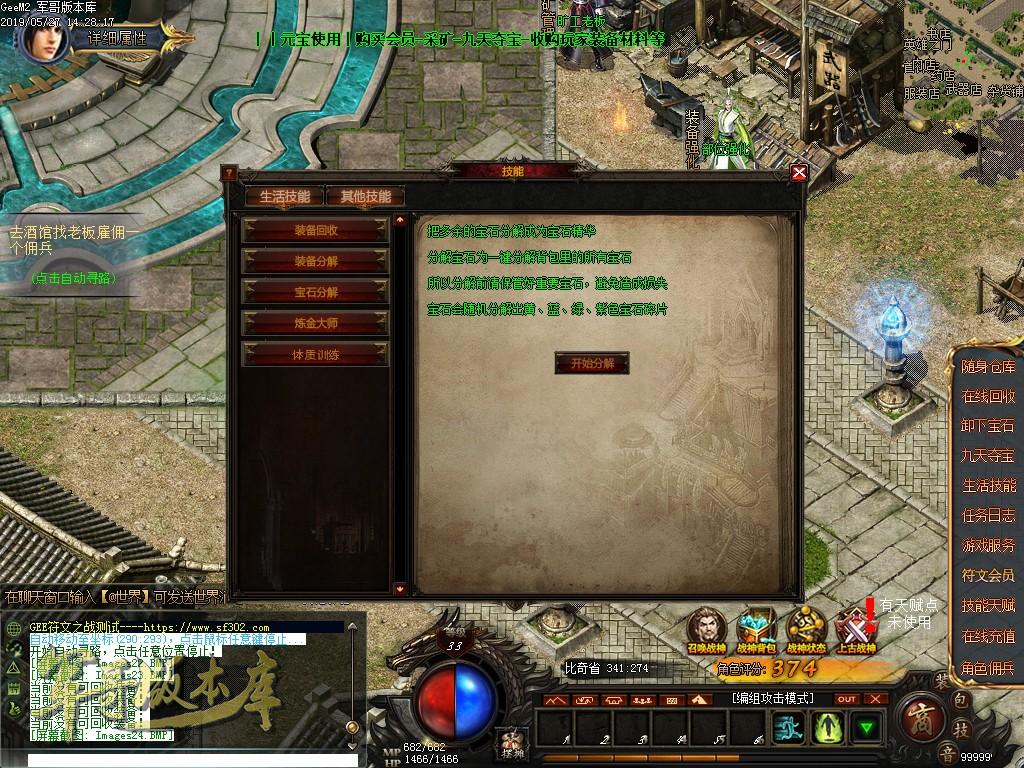This screenshot has height=768, width=1024.
Task: Open 随身仓库 from the side menu
Action: 988,366
